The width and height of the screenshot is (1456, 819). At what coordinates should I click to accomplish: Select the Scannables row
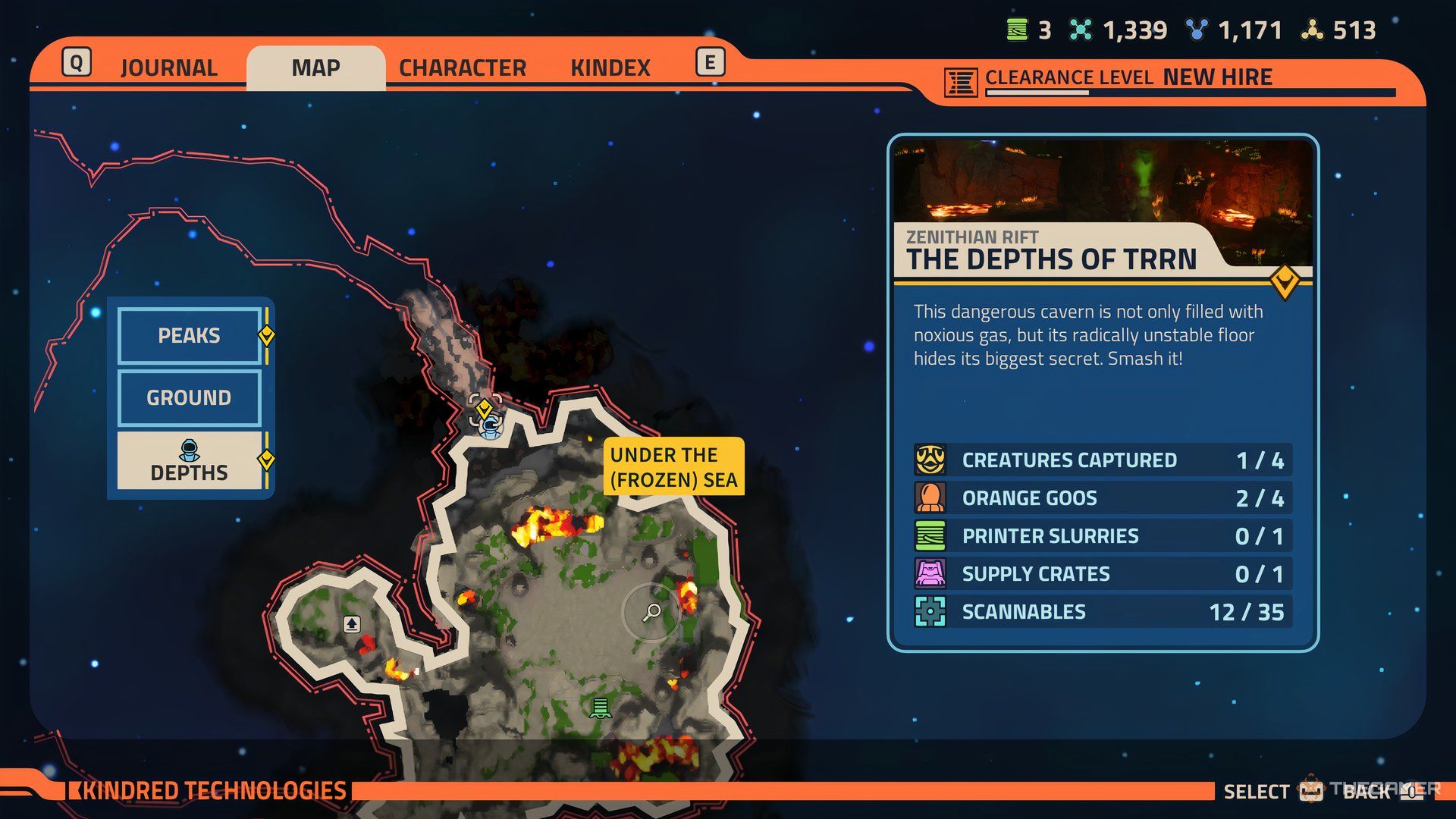pos(1103,612)
